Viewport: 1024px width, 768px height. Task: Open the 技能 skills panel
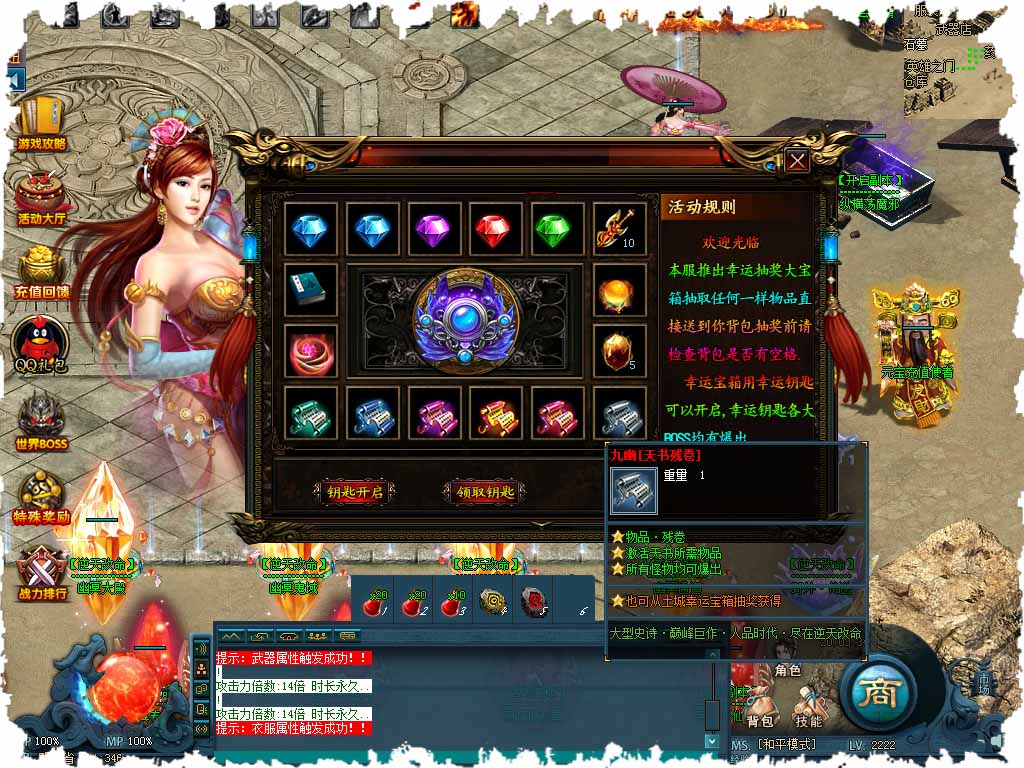point(808,706)
